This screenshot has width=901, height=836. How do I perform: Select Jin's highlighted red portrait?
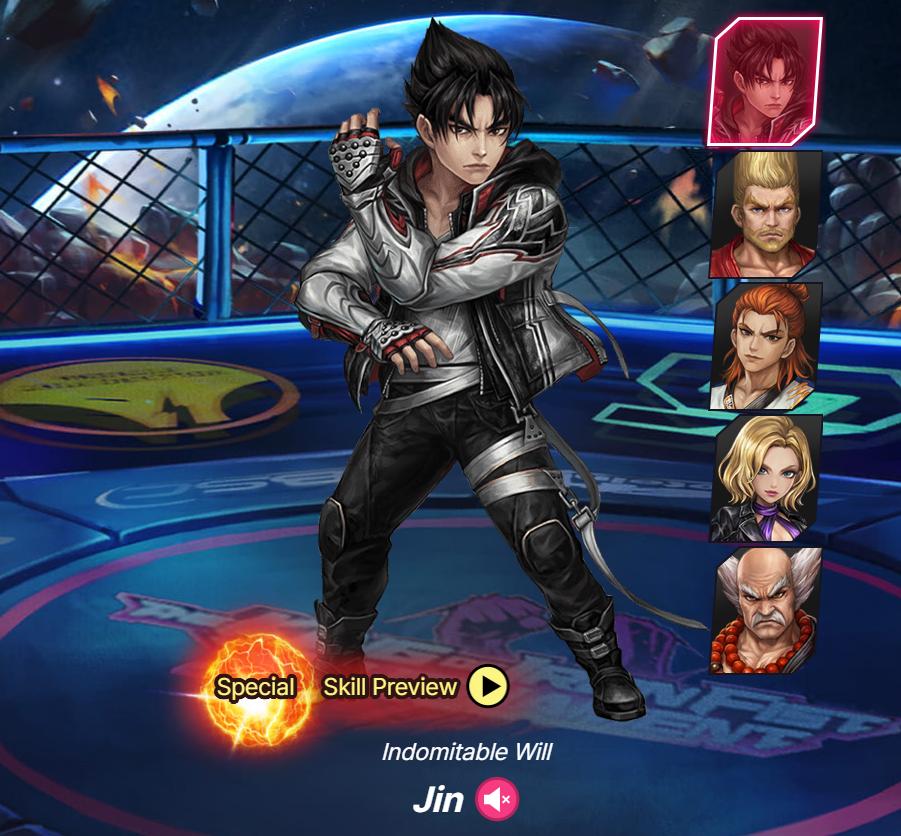coord(765,81)
